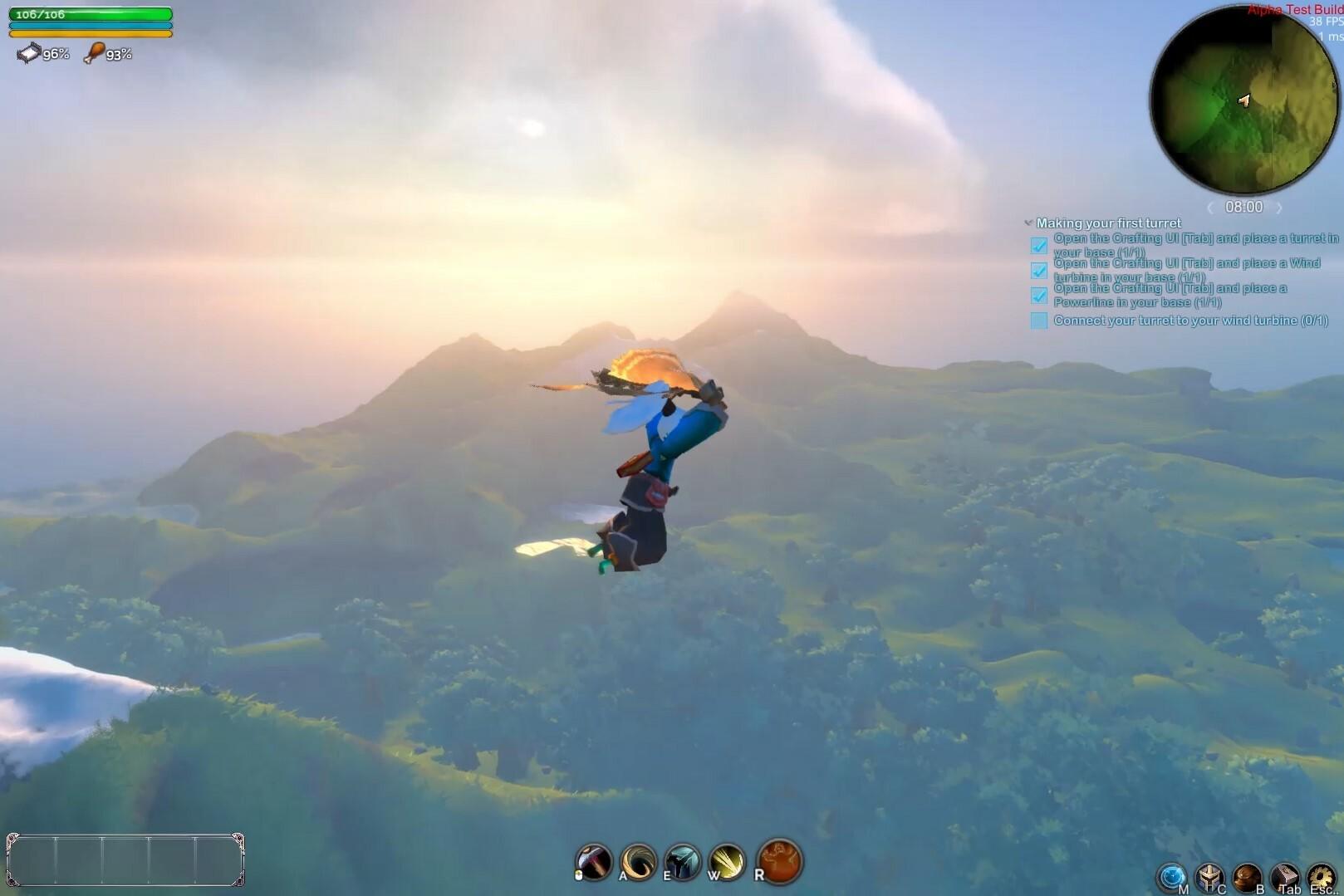Activate the swirl ability bound to A
The width and height of the screenshot is (1344, 896).
[636, 861]
